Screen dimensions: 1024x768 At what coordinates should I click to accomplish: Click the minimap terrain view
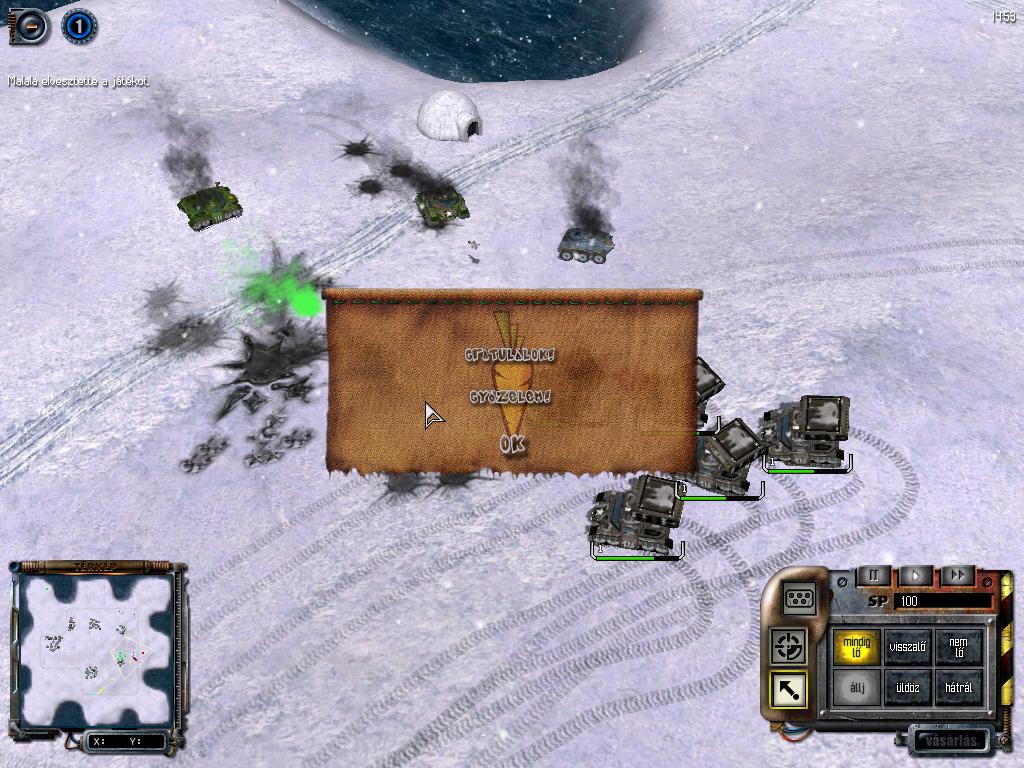coord(97,651)
